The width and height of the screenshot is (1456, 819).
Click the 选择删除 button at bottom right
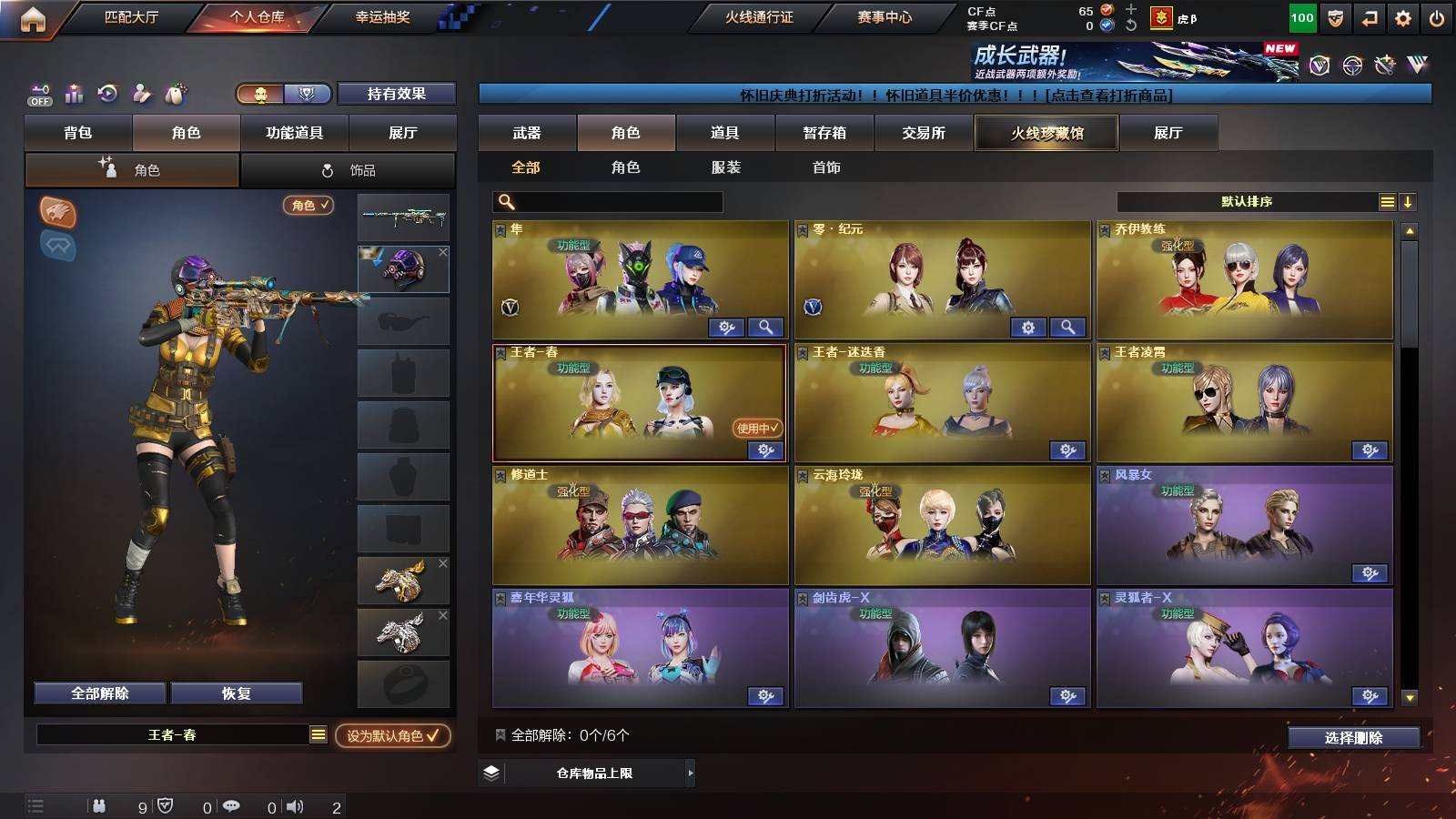[x=1355, y=738]
